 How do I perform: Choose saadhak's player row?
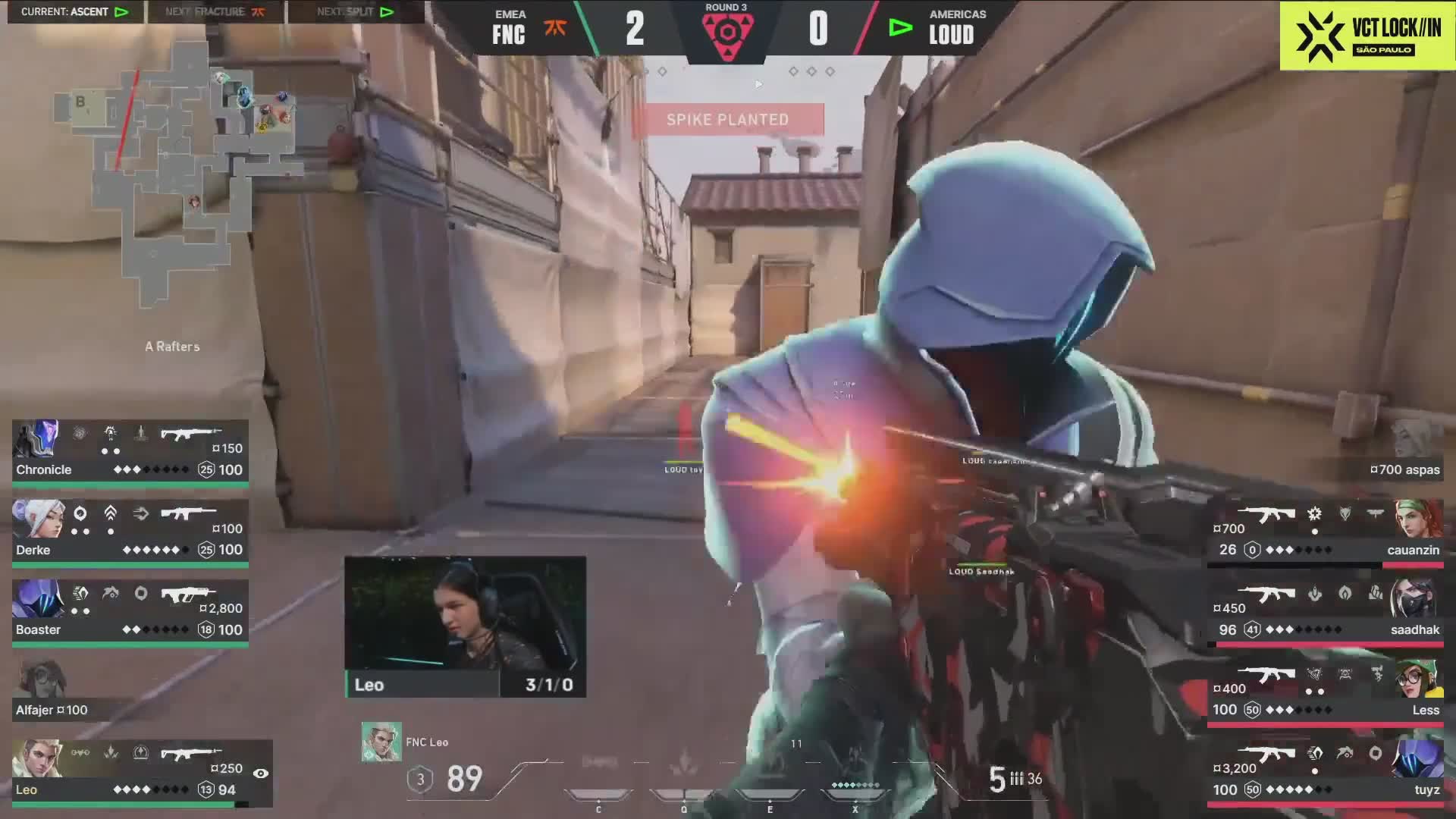pos(1326,611)
